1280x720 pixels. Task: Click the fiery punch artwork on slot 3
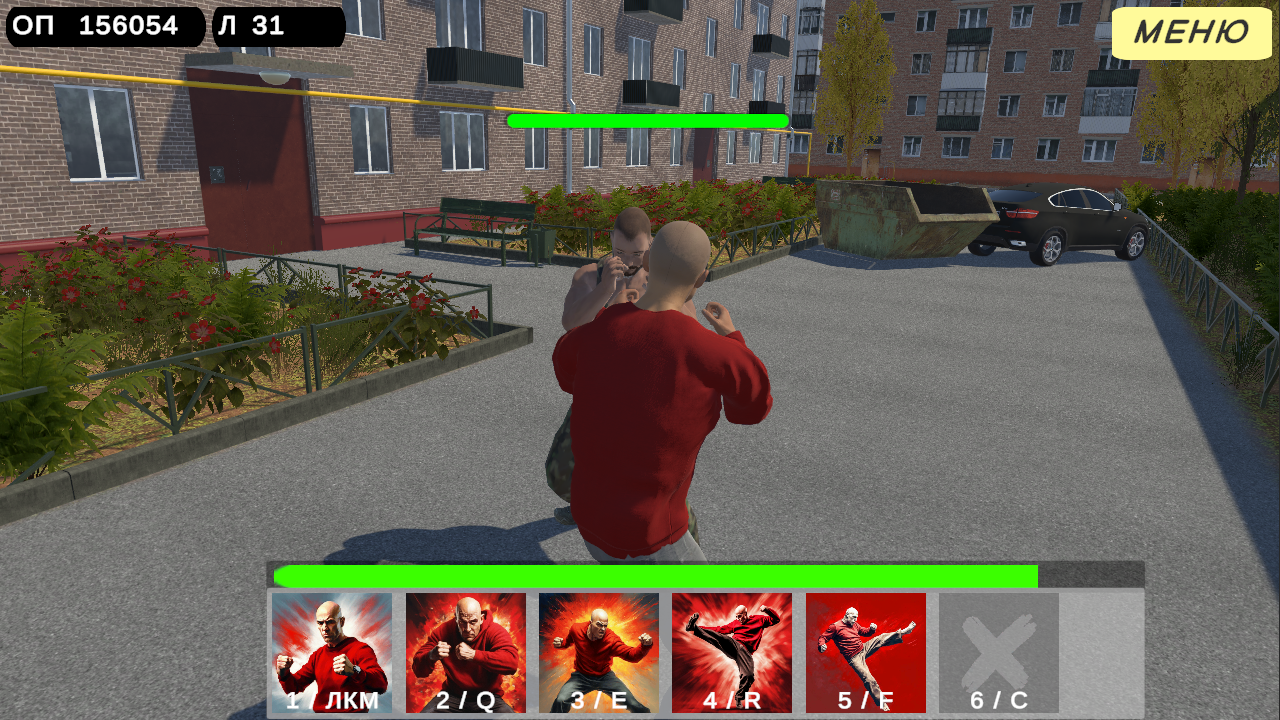coord(600,640)
